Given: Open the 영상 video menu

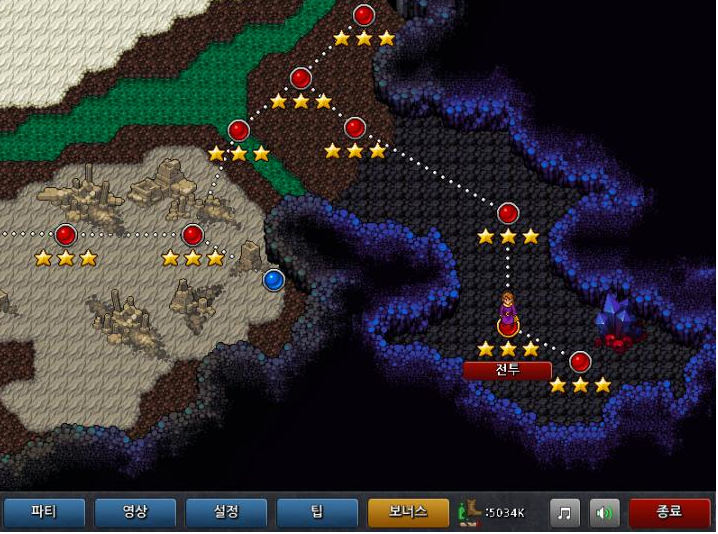Looking at the screenshot, I should tap(135, 513).
